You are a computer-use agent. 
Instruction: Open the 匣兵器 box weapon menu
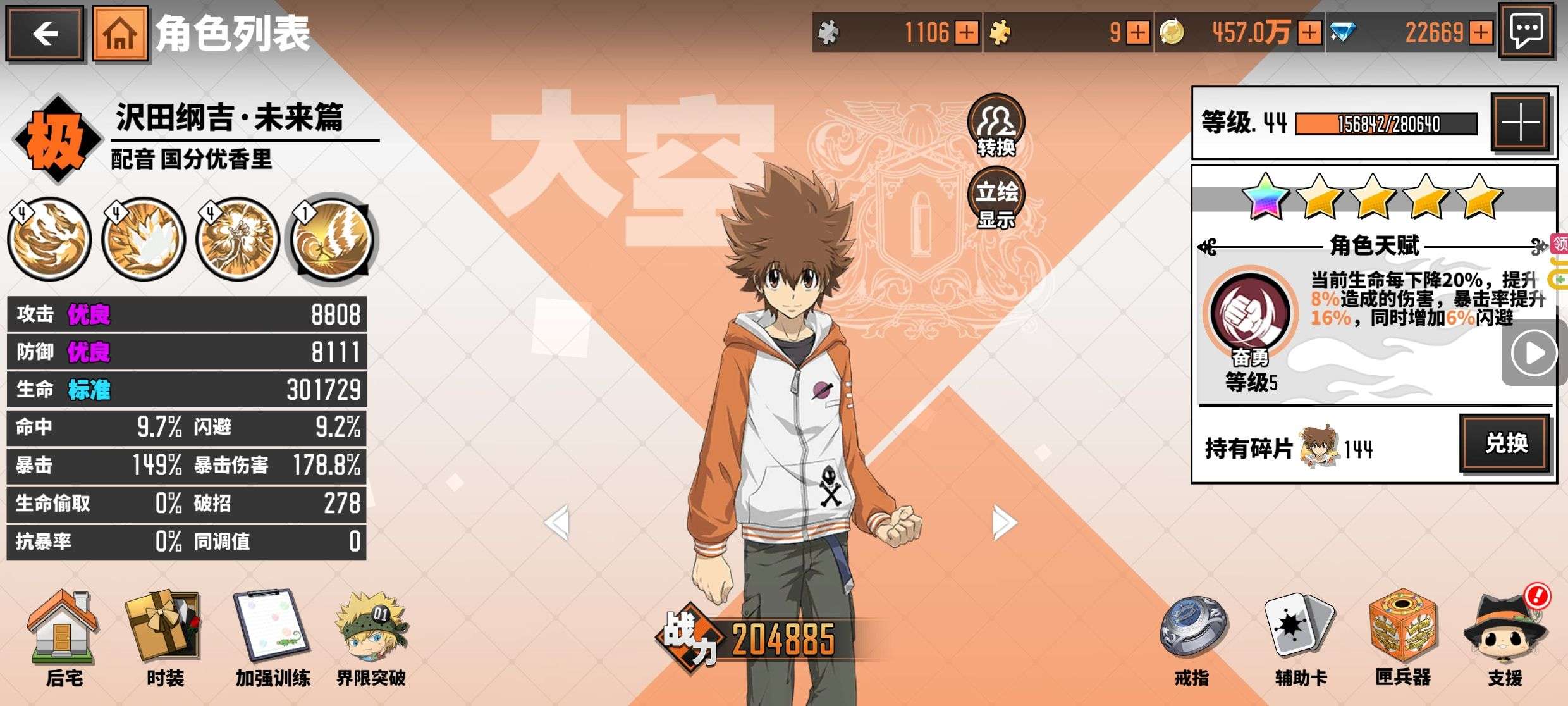click(x=1402, y=636)
